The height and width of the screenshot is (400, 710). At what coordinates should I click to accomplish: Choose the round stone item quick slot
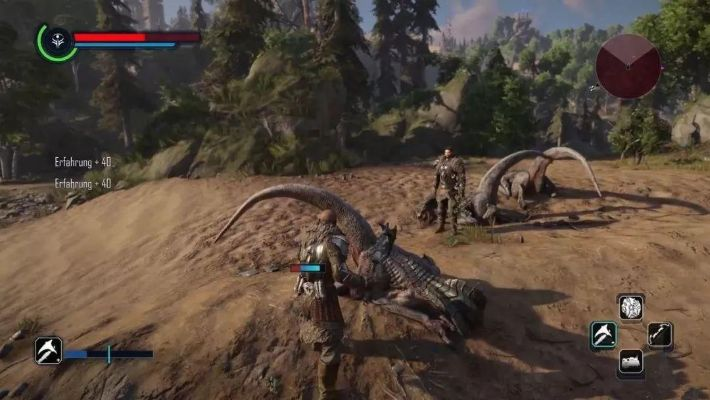630,307
